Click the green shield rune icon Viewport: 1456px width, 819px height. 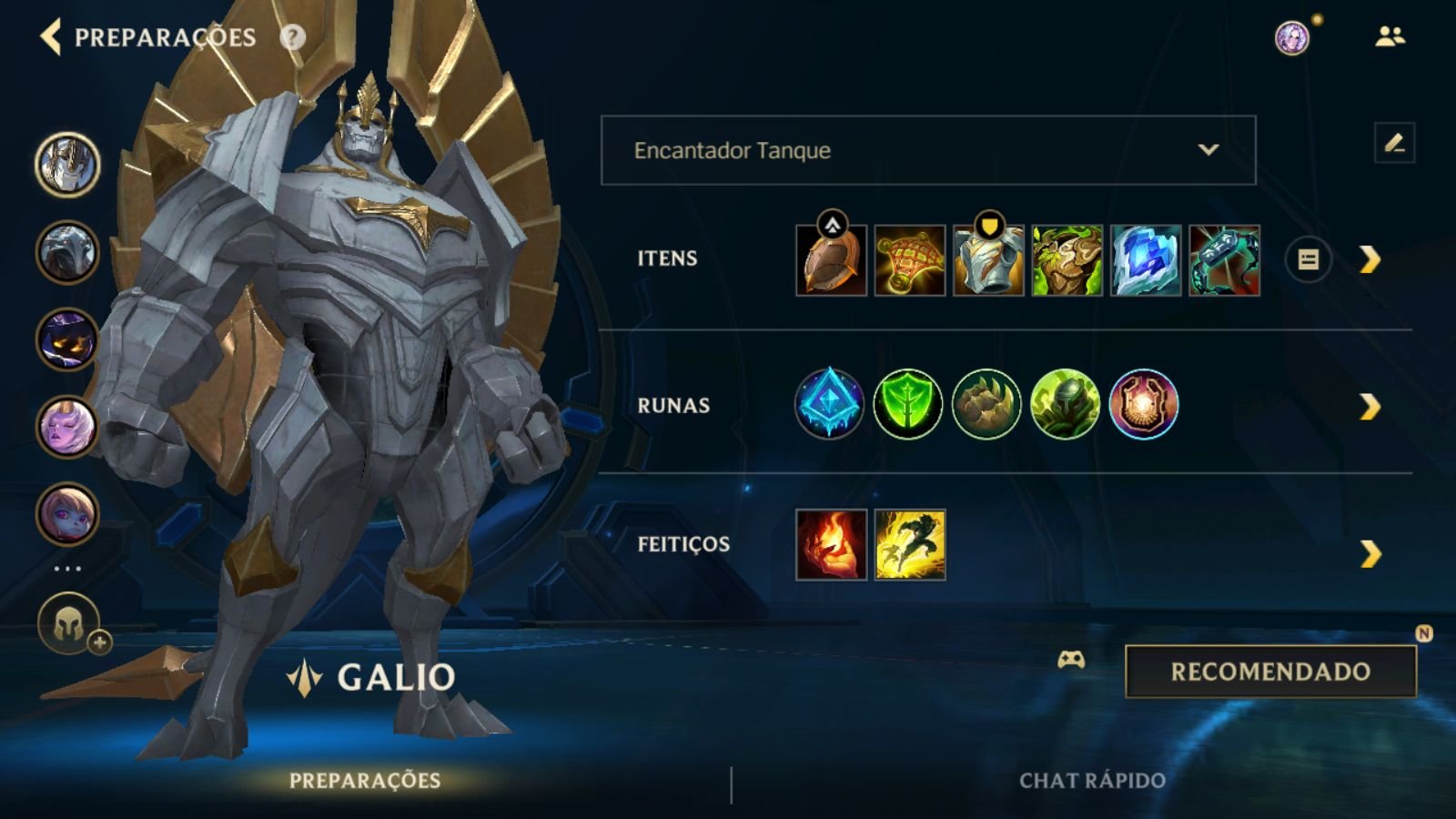(x=907, y=404)
